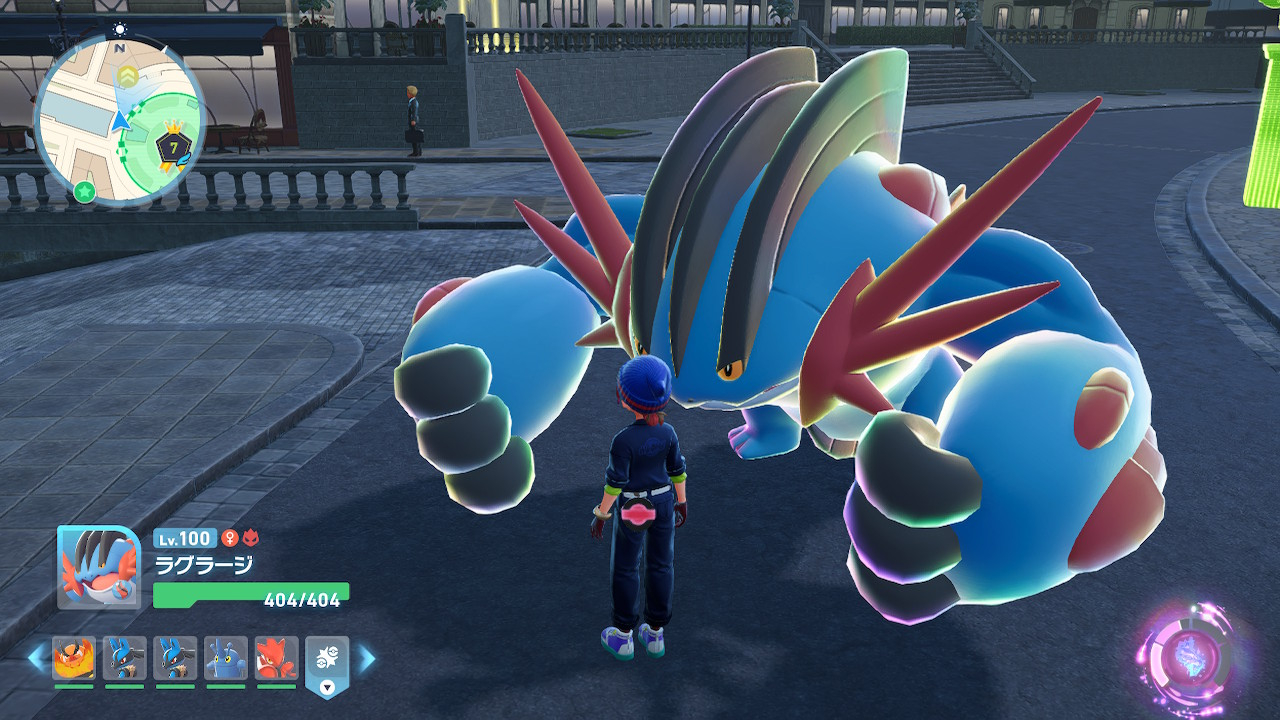Switch to Emboar in the party bar

coord(74,659)
